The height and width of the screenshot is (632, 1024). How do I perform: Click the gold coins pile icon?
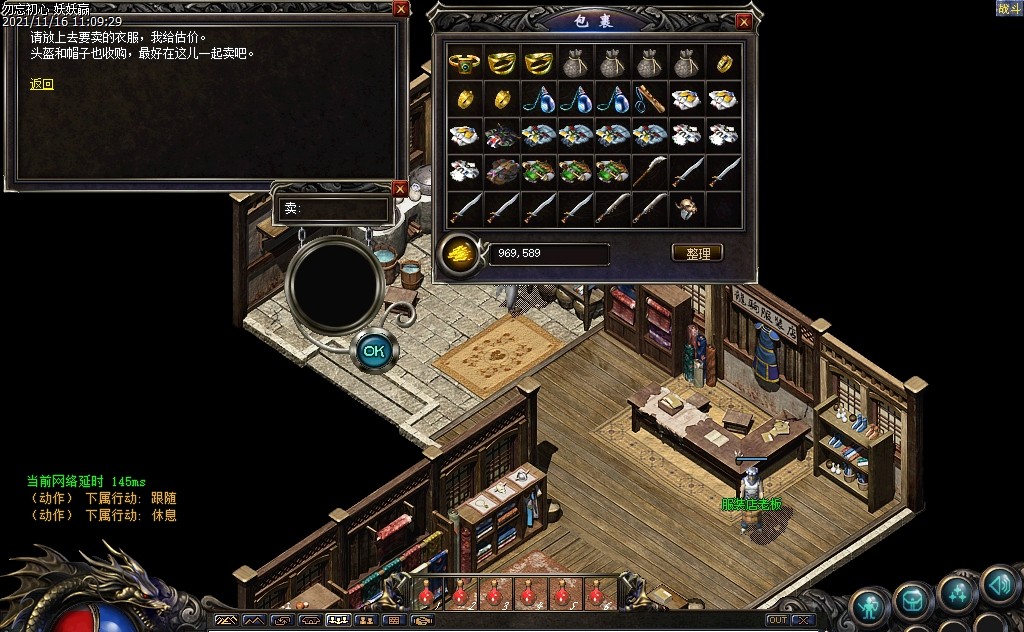[x=459, y=252]
